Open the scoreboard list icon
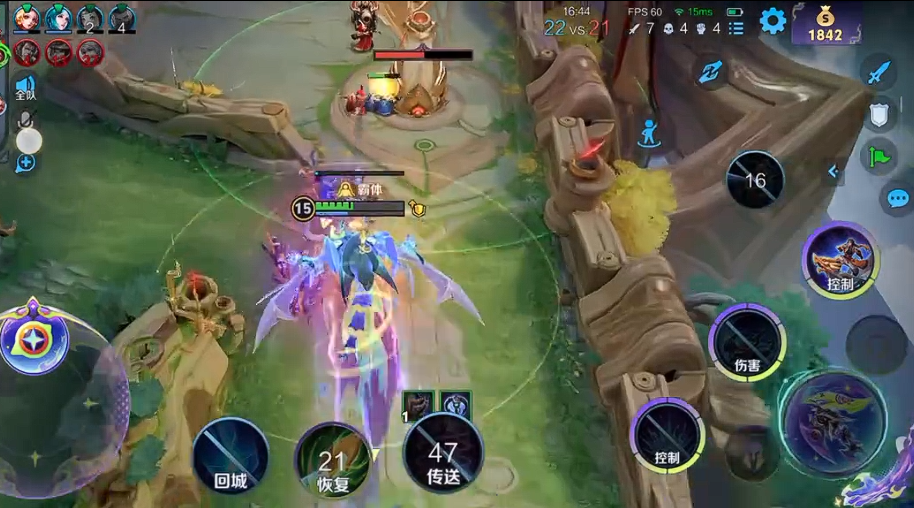 736,28
